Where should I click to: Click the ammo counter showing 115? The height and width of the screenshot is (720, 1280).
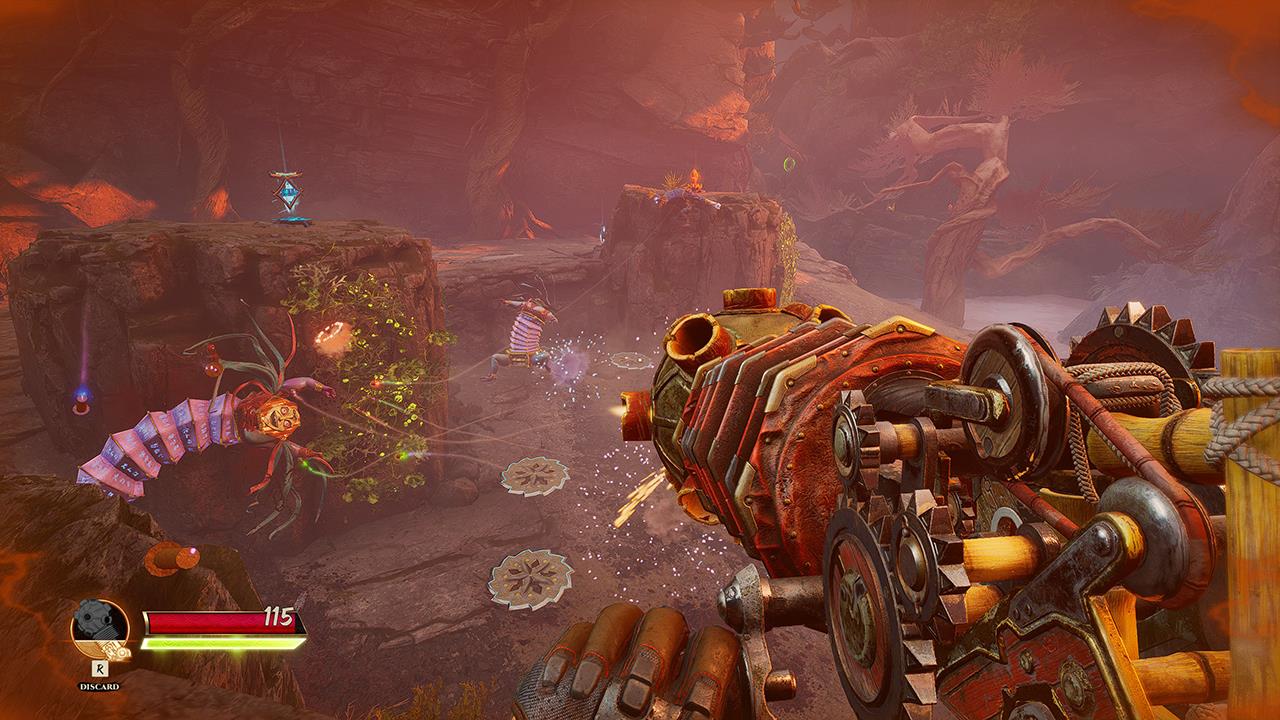(x=277, y=615)
